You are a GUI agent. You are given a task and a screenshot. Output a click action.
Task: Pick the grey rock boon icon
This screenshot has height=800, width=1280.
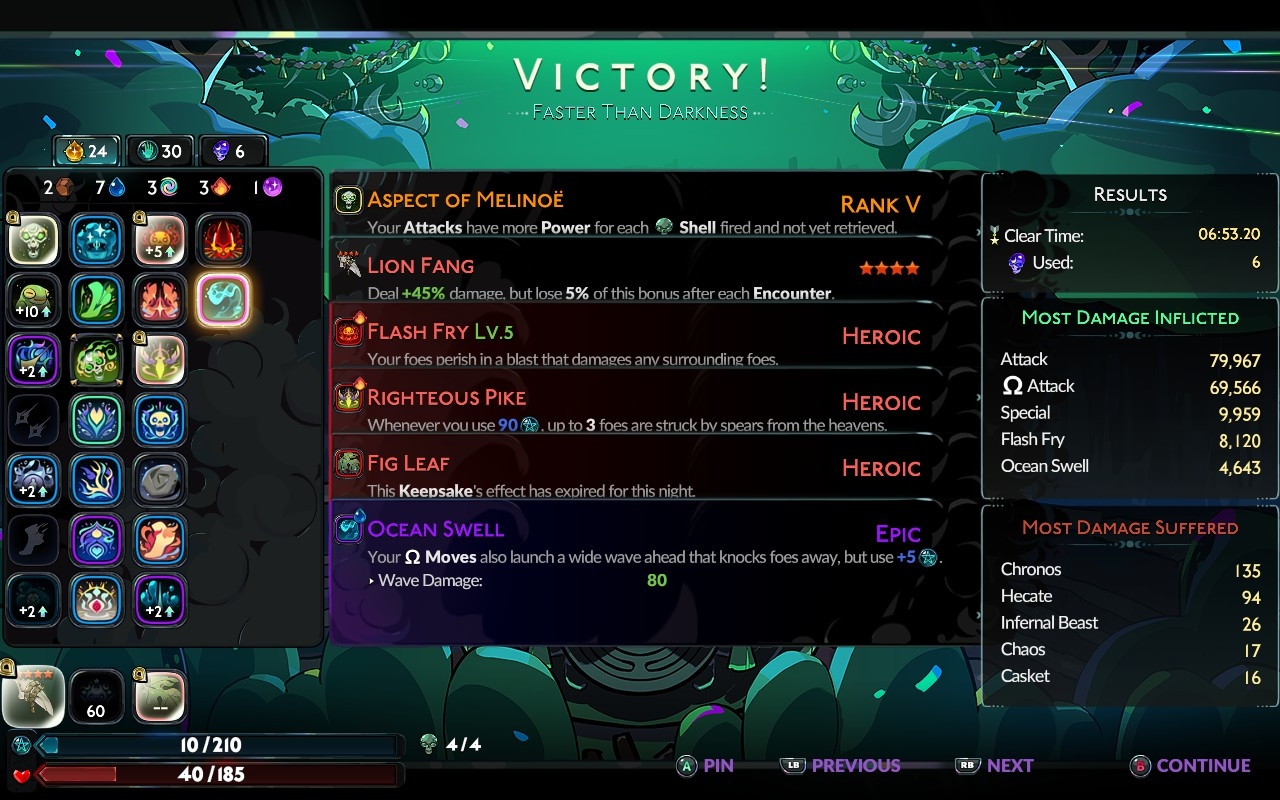(160, 480)
